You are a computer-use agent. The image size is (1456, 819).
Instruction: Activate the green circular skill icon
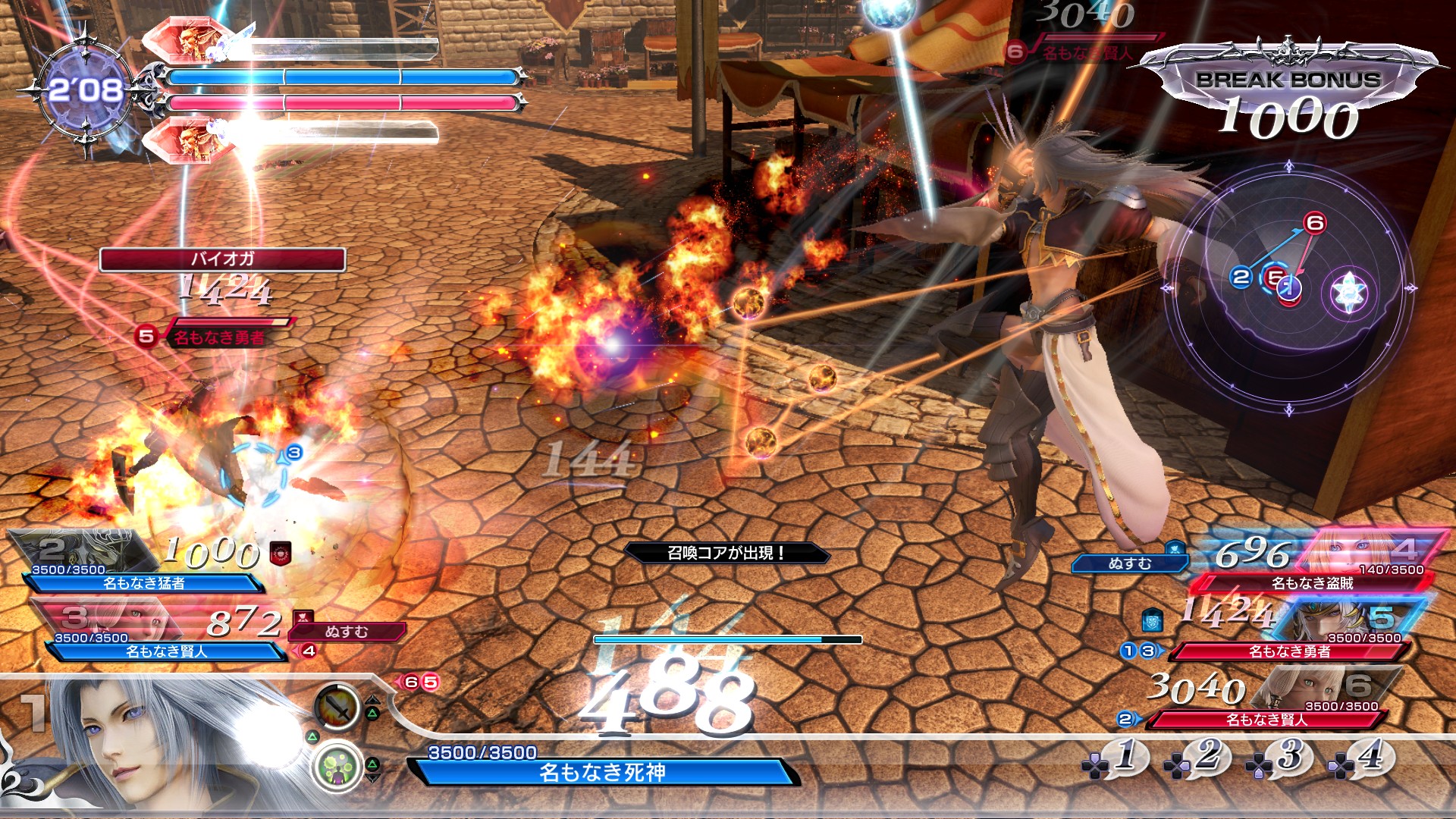click(x=336, y=767)
